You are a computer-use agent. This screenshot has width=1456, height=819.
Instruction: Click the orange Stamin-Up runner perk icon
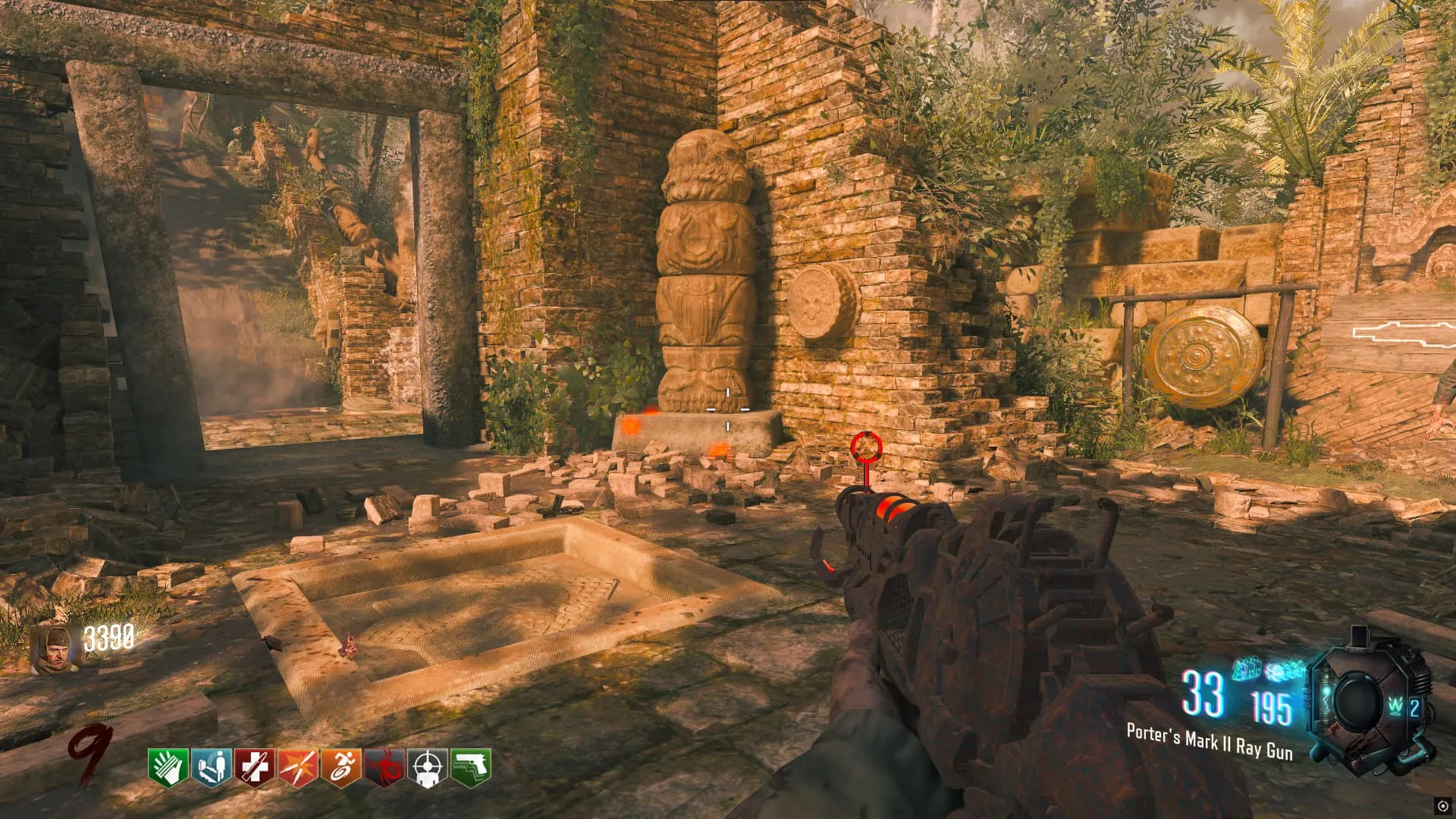click(x=340, y=767)
